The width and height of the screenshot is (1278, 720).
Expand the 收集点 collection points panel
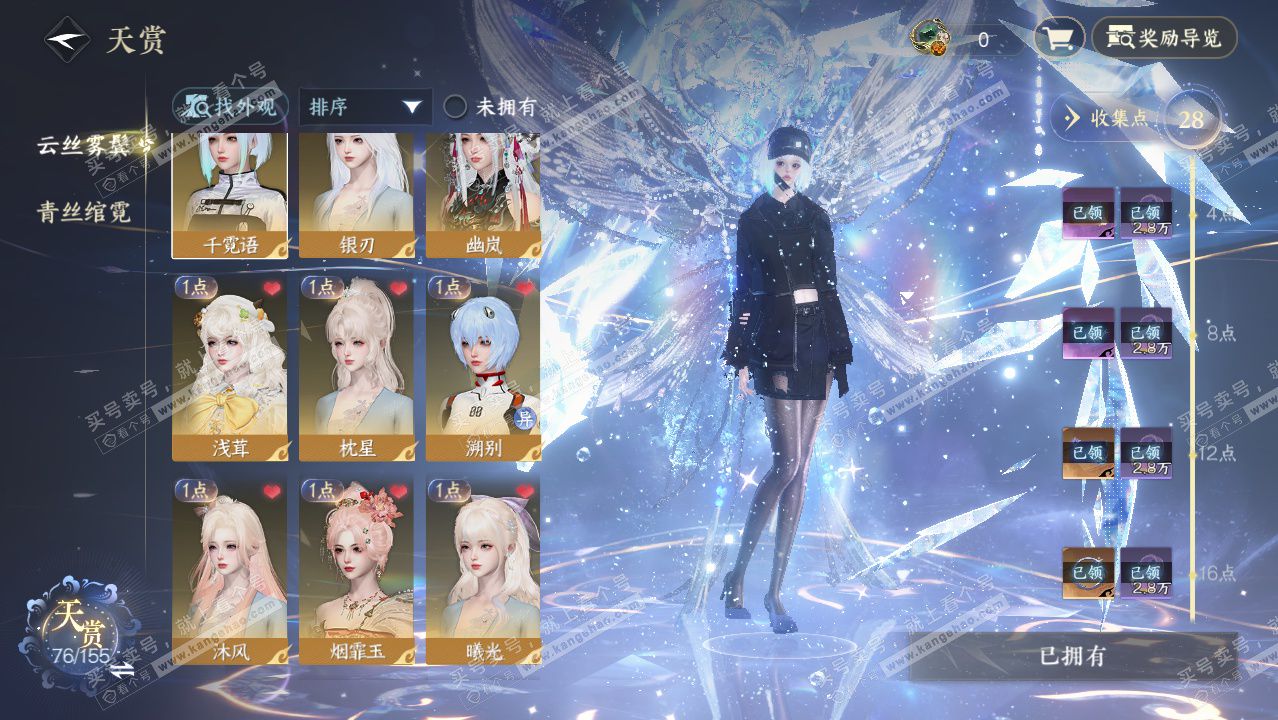[x=1108, y=118]
